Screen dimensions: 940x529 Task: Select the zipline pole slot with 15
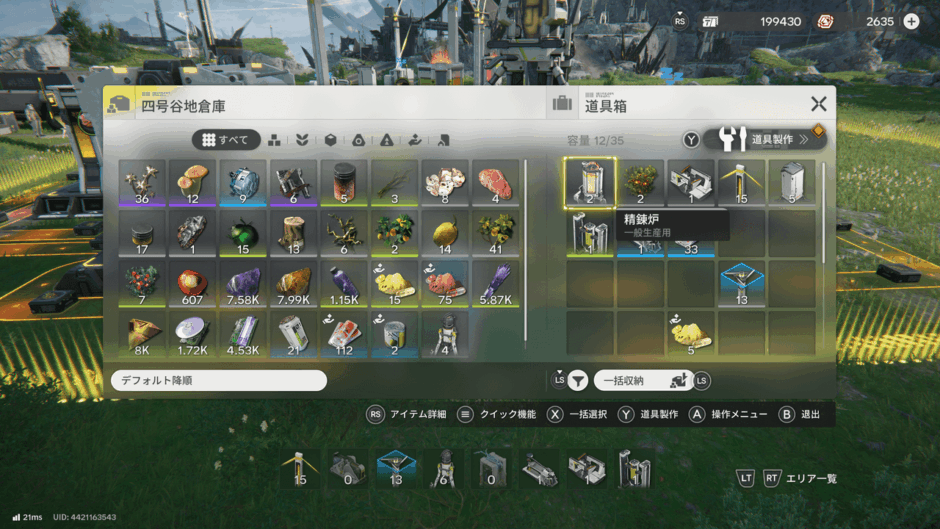point(742,183)
